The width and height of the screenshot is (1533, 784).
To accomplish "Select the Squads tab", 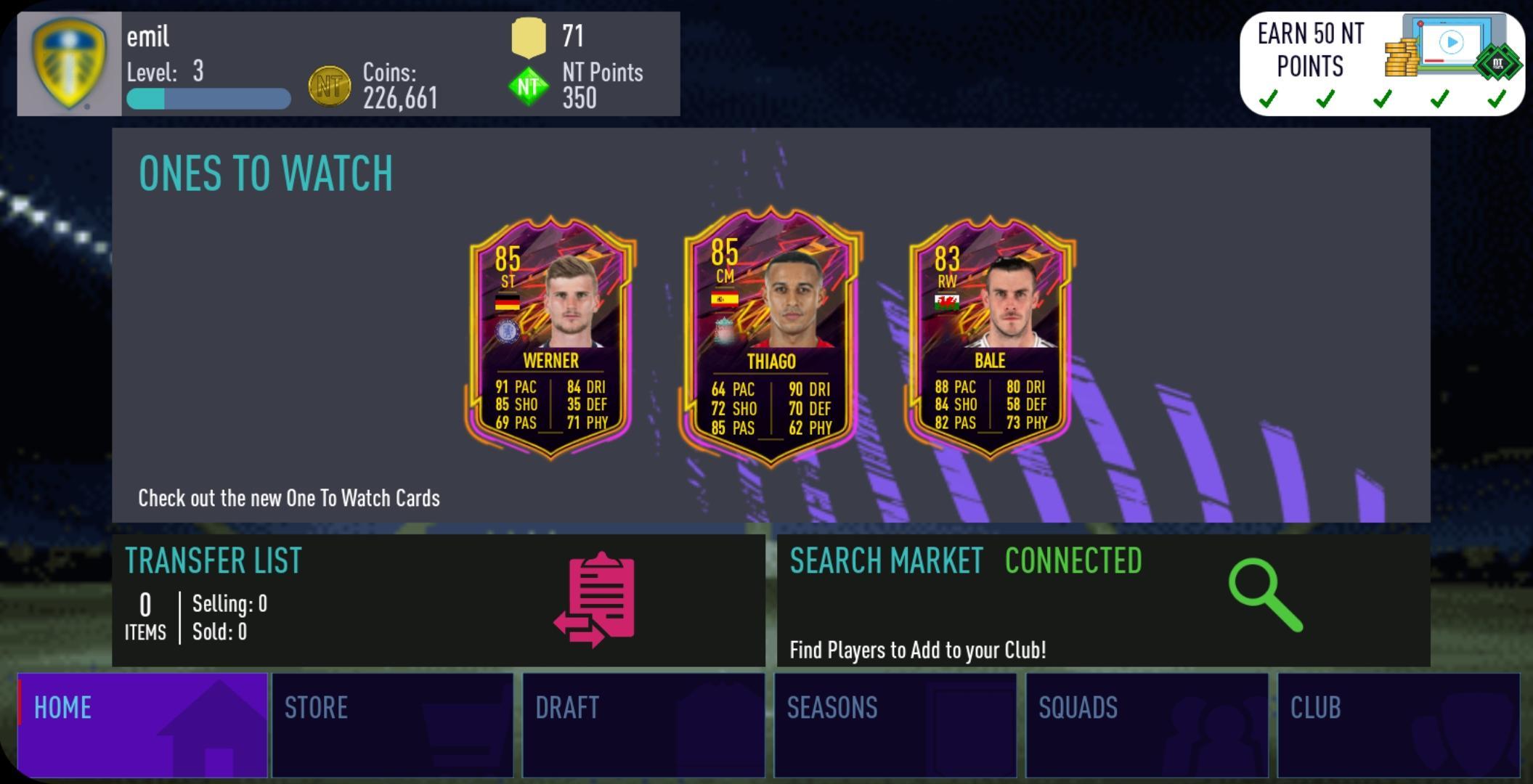I will point(1147,724).
